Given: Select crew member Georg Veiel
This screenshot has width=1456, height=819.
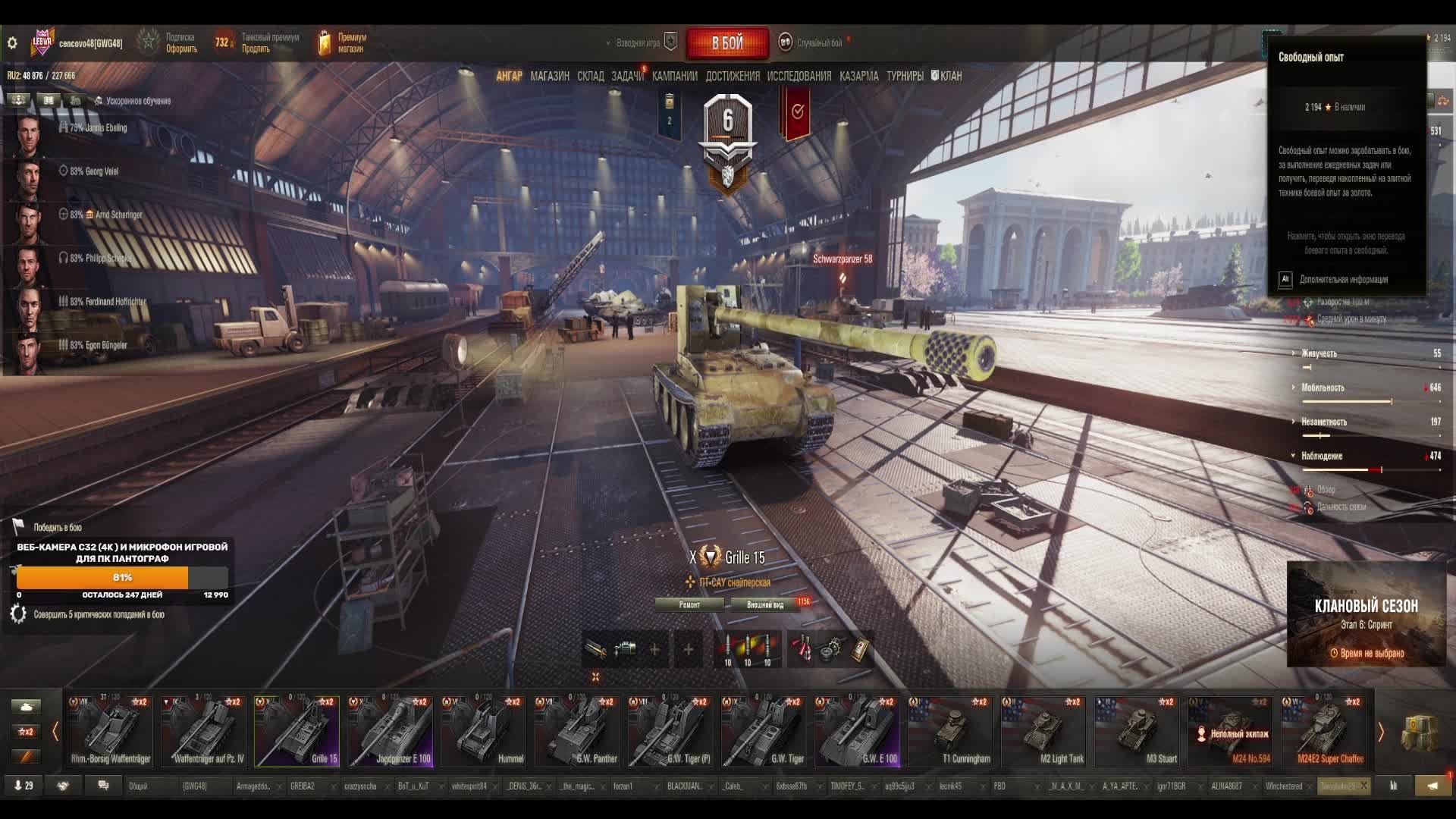Looking at the screenshot, I should (94, 171).
